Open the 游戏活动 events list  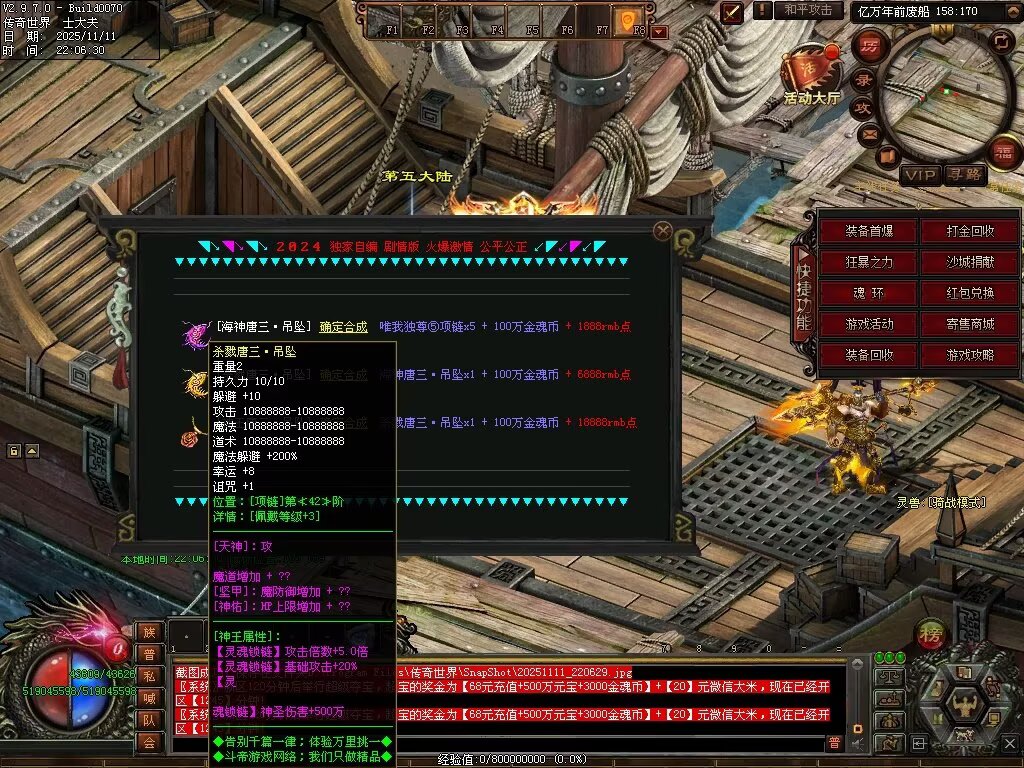click(868, 325)
